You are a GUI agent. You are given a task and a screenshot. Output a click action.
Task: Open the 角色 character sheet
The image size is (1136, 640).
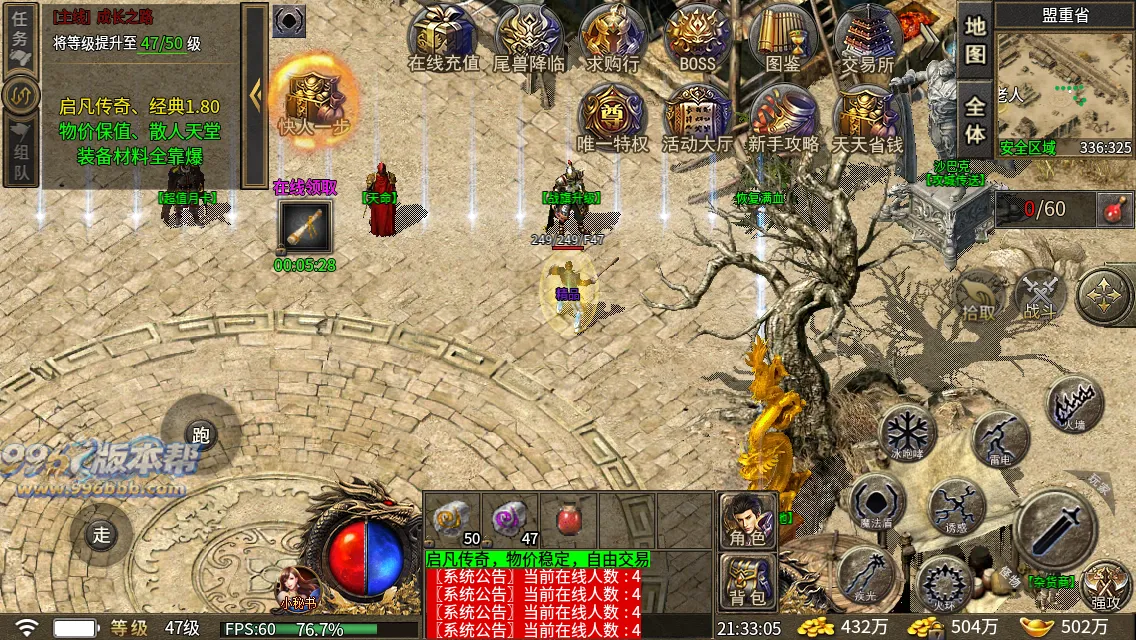[747, 521]
